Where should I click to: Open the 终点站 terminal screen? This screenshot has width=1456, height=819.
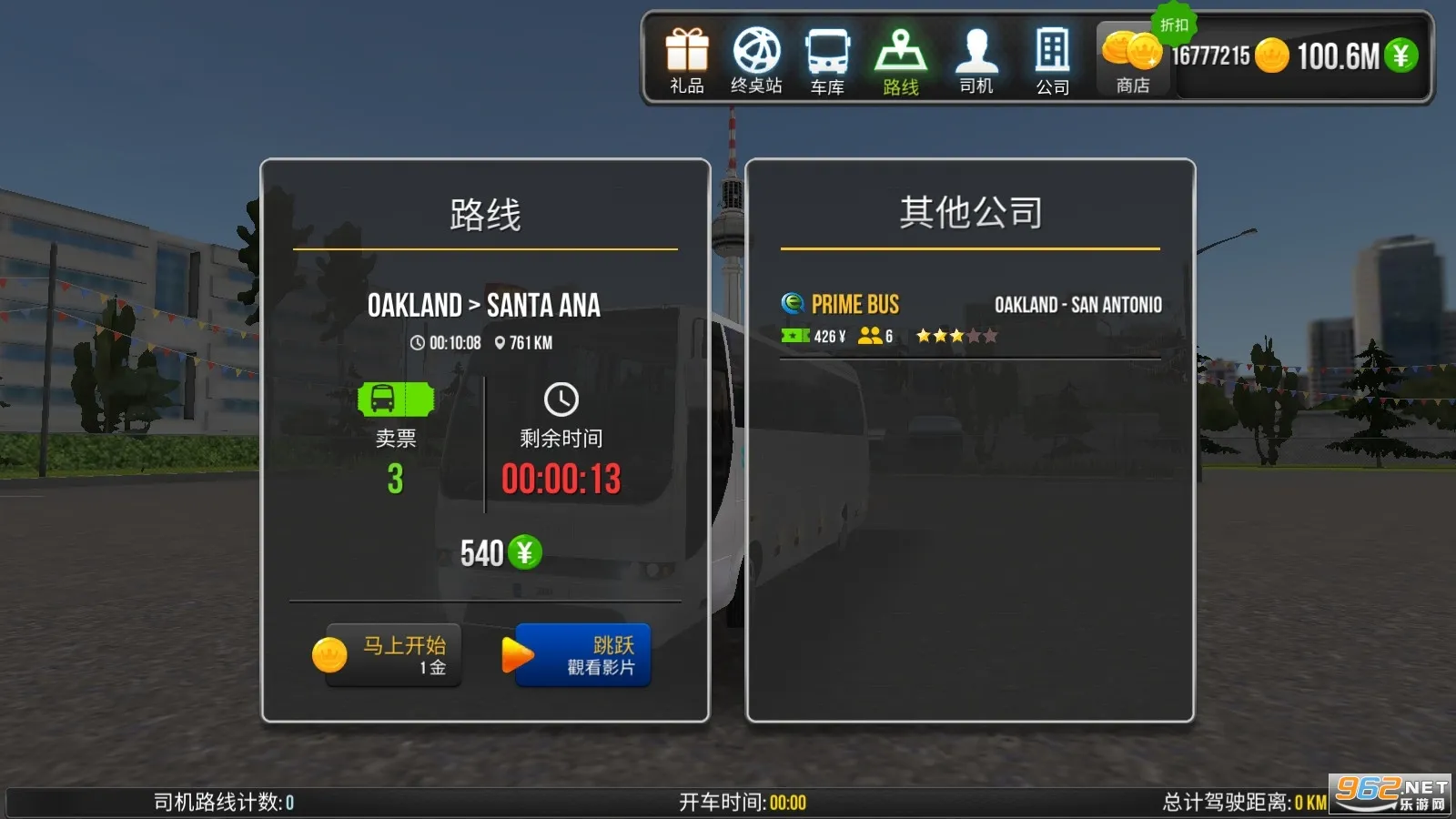click(754, 59)
